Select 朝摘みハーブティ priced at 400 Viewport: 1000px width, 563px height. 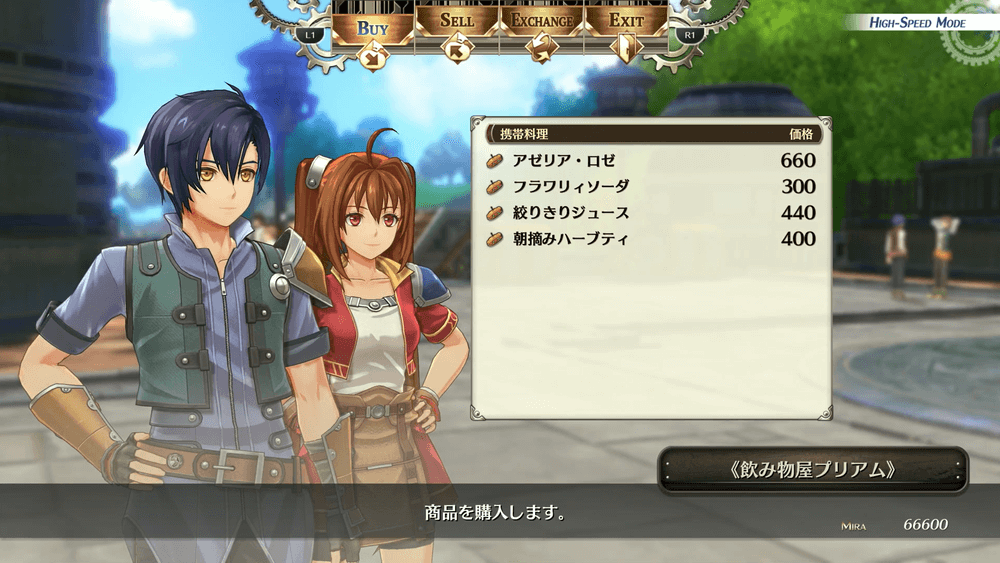650,239
